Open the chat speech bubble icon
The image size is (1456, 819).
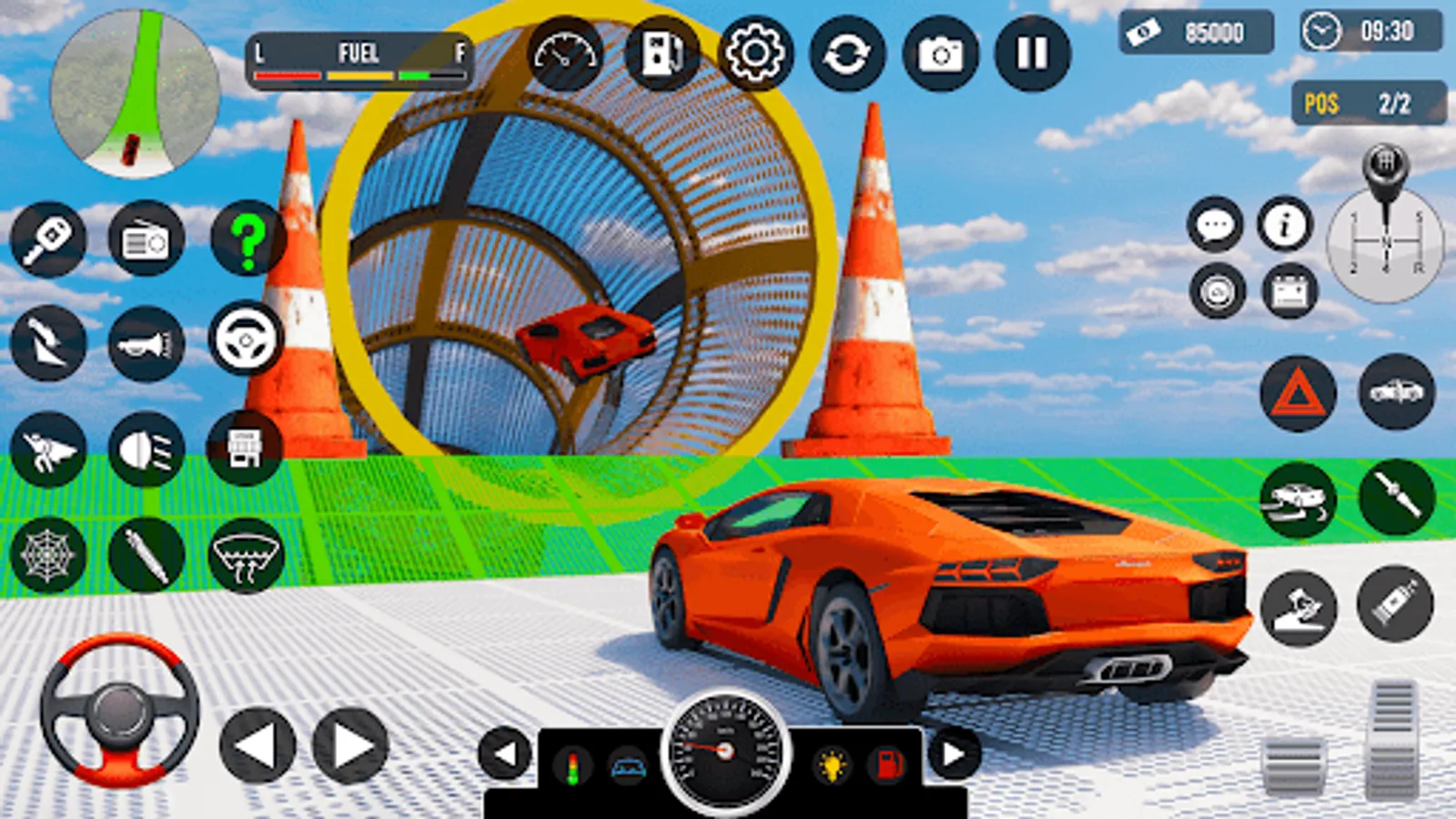coord(1215,224)
